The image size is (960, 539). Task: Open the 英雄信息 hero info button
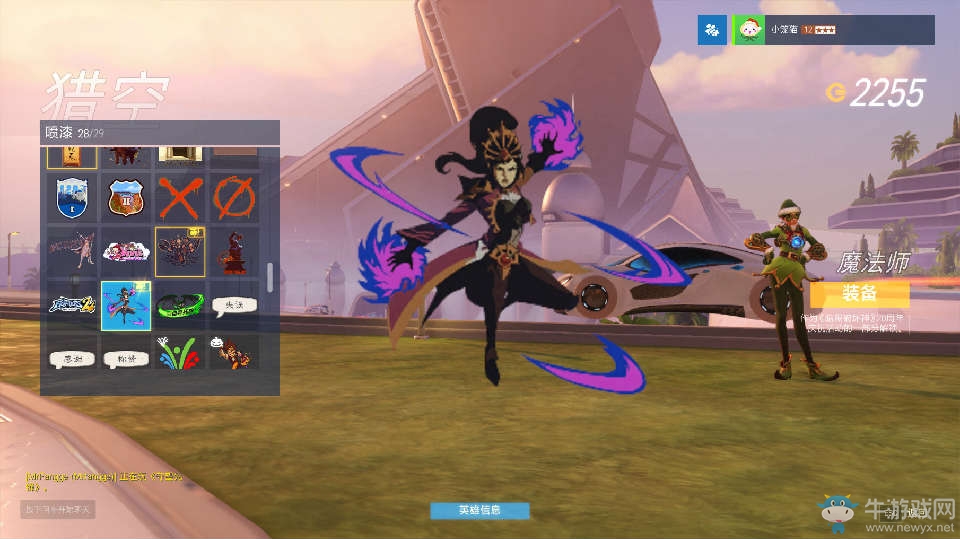click(479, 510)
